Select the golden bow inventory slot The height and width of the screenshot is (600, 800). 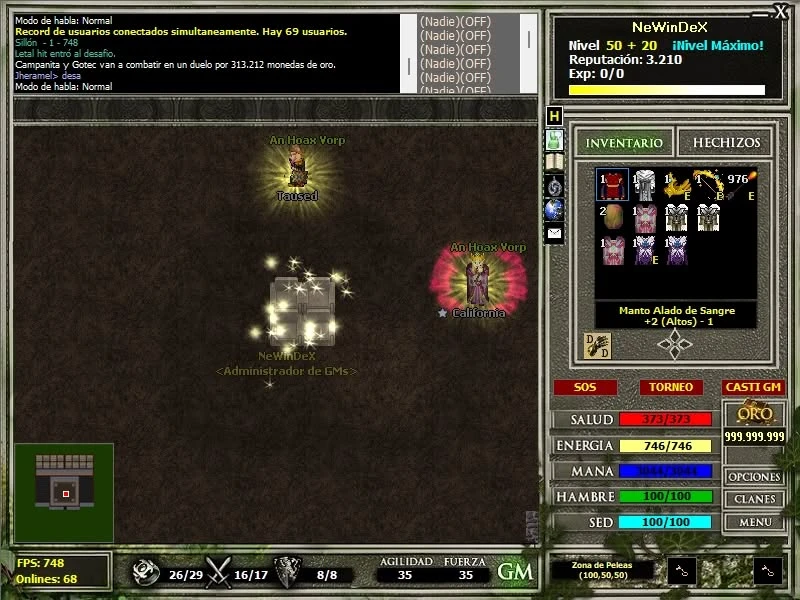711,185
